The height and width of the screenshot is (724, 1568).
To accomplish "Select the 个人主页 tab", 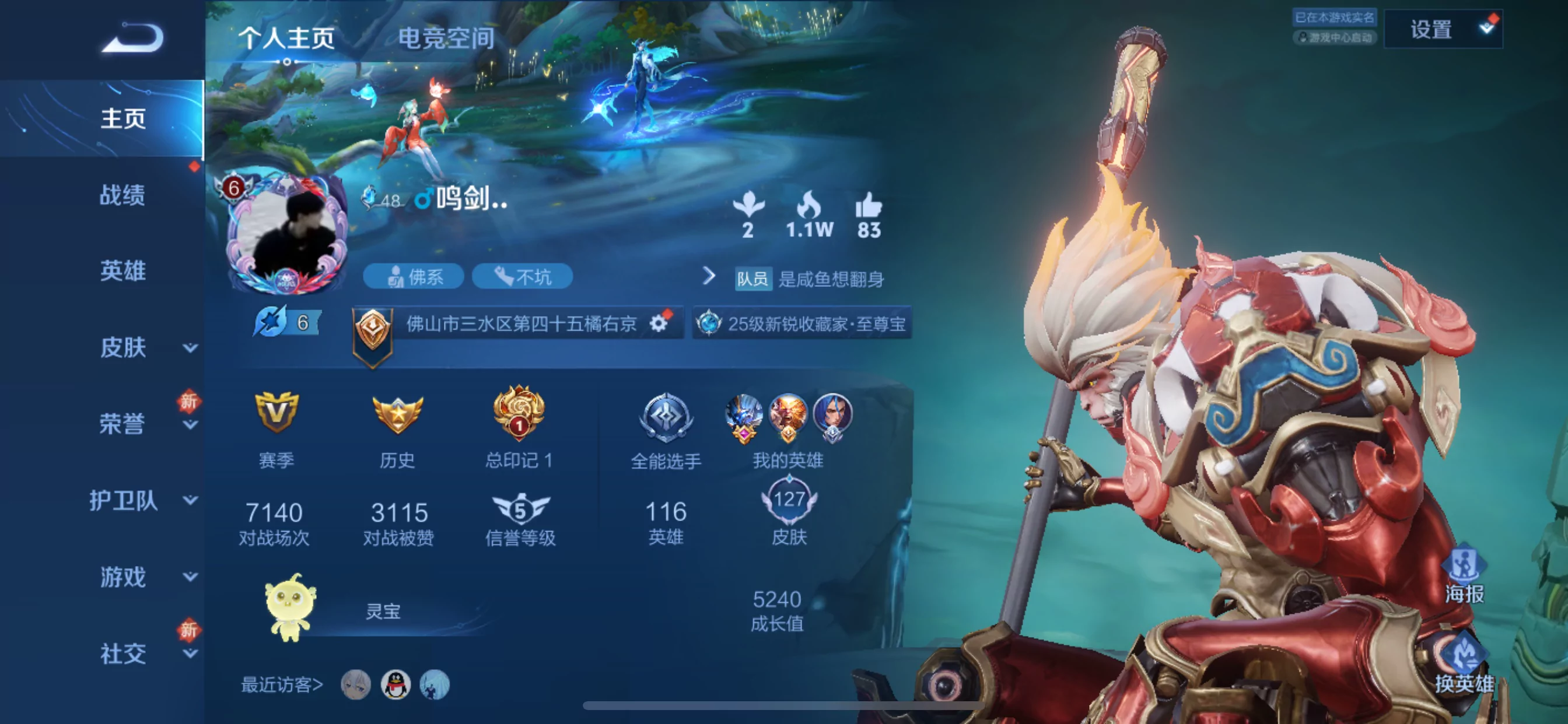I will click(x=286, y=38).
